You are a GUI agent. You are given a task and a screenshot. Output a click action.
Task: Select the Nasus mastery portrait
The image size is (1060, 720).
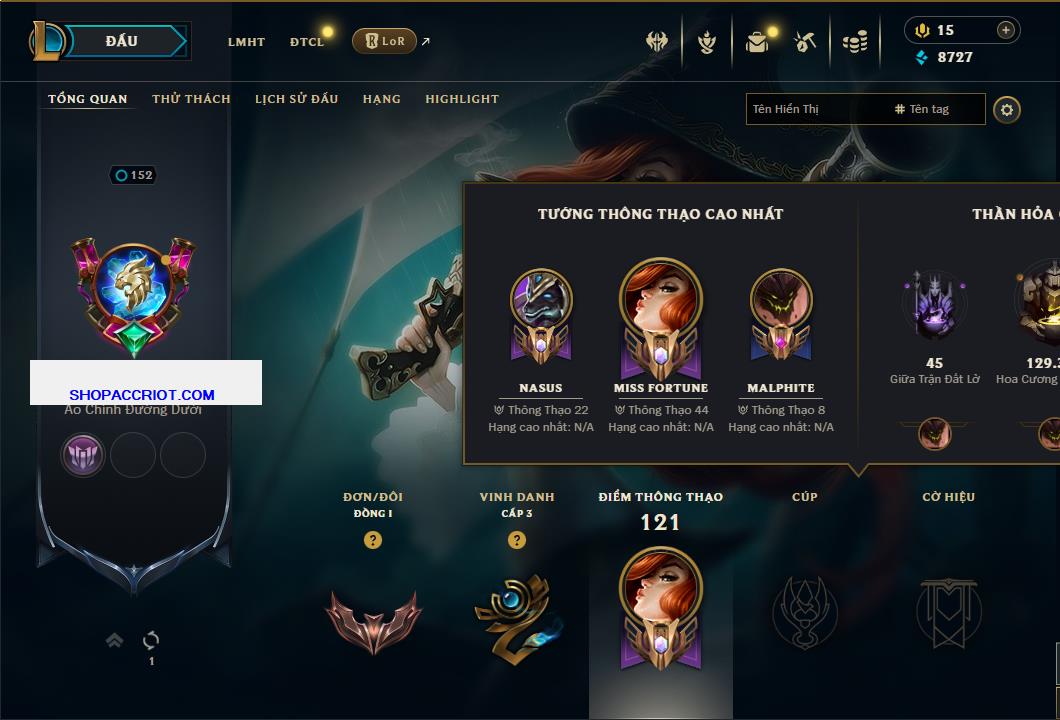[x=541, y=305]
